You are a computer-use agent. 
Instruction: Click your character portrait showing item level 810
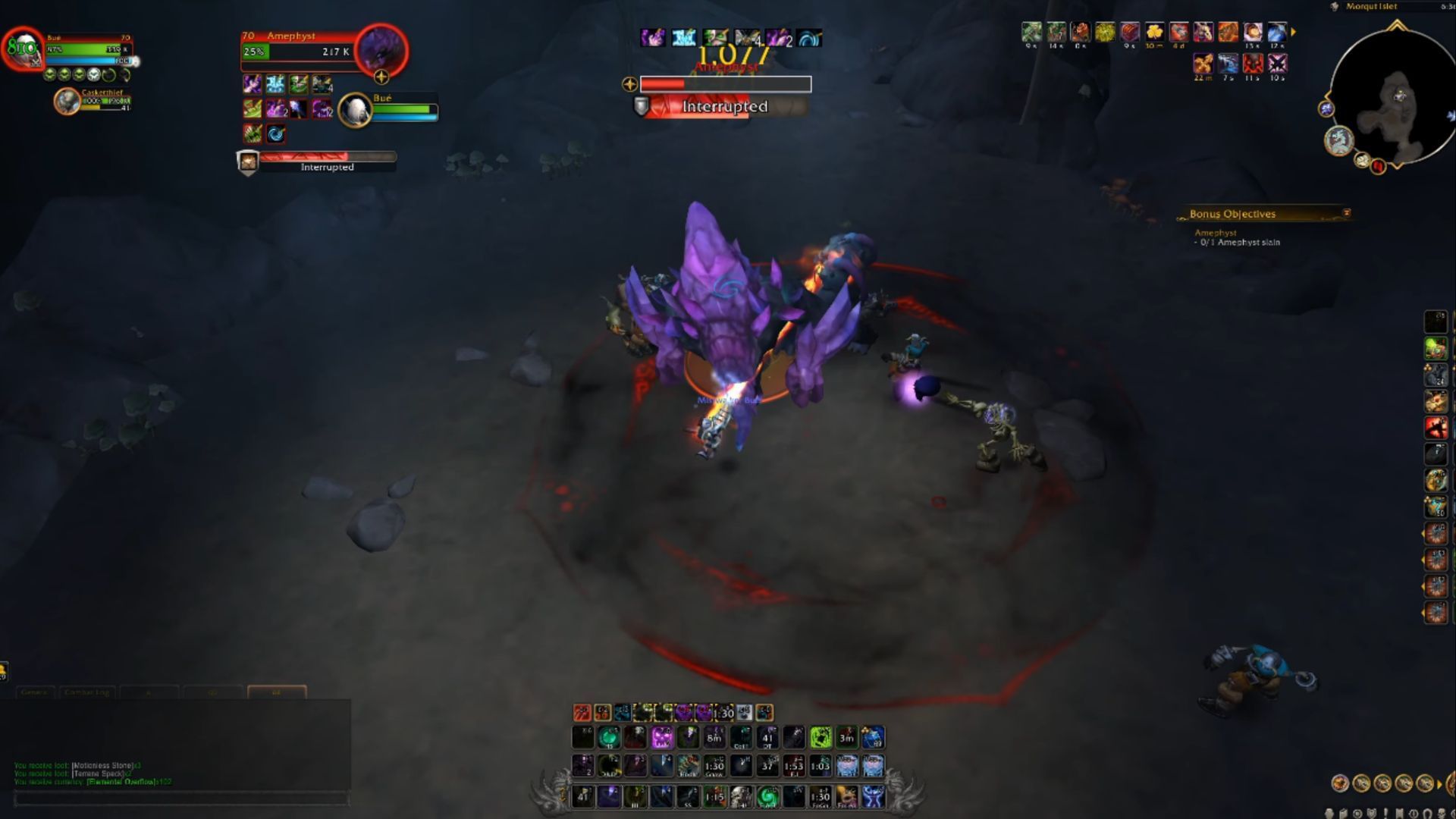pyautogui.click(x=24, y=51)
